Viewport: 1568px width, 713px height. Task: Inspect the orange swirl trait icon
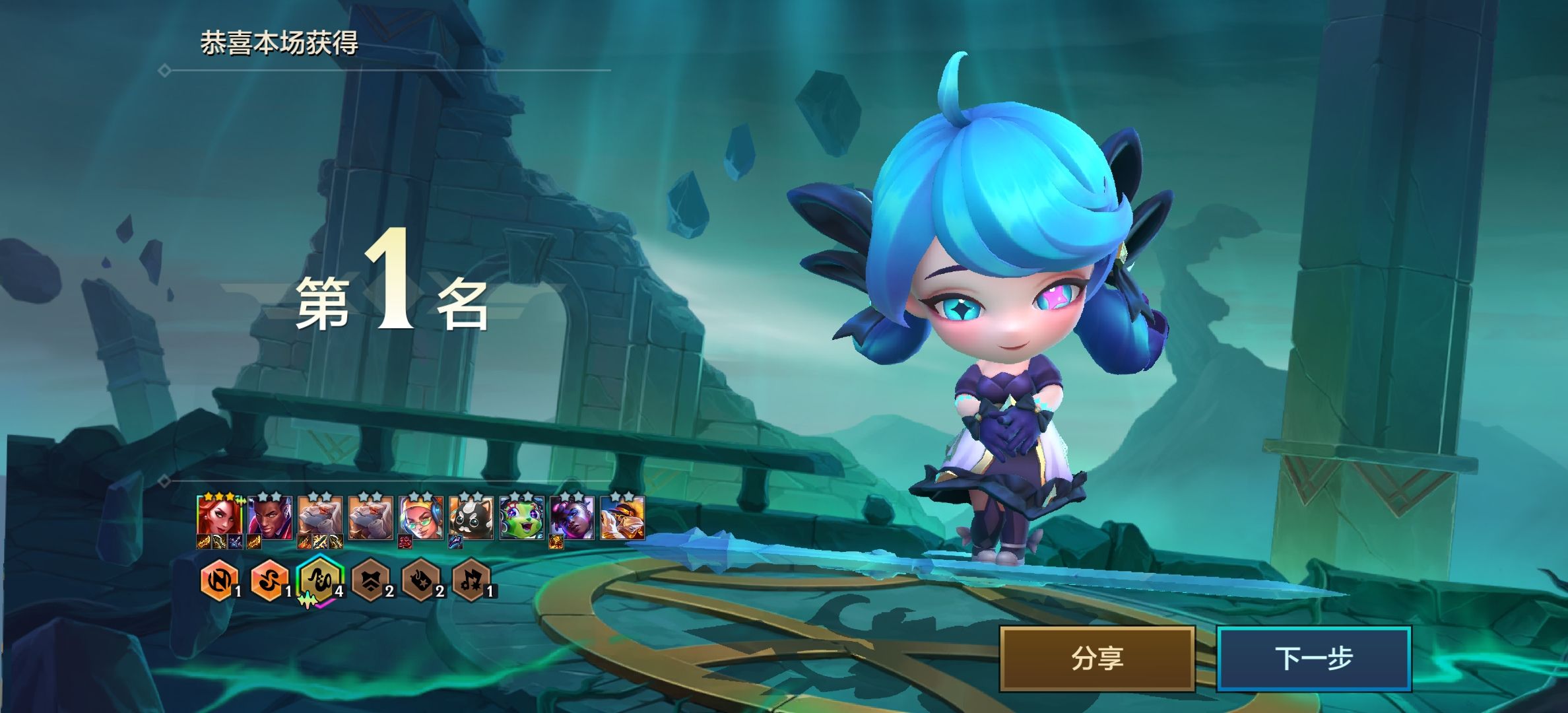click(x=269, y=581)
